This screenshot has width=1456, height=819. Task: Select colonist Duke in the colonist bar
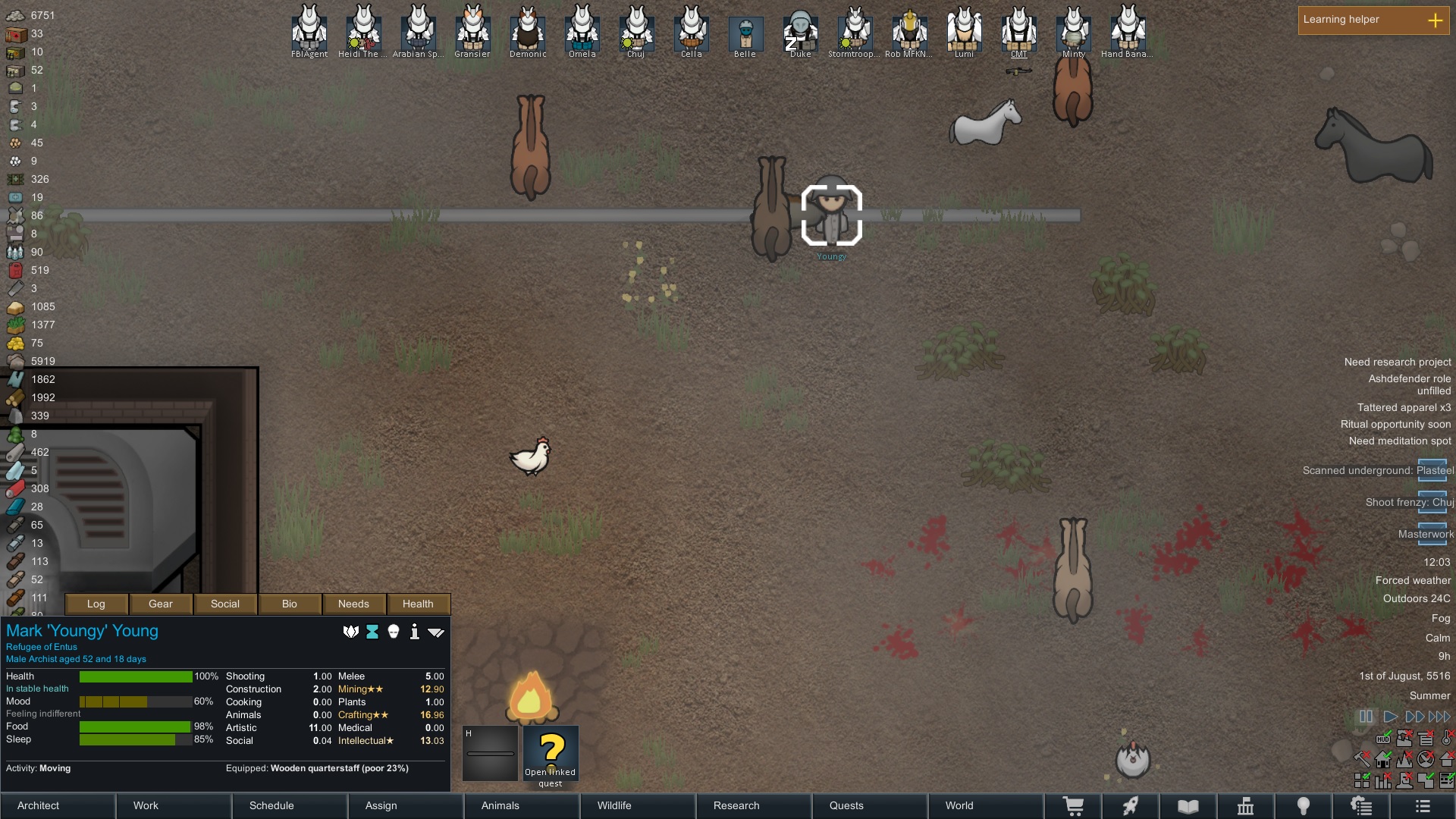tap(800, 32)
